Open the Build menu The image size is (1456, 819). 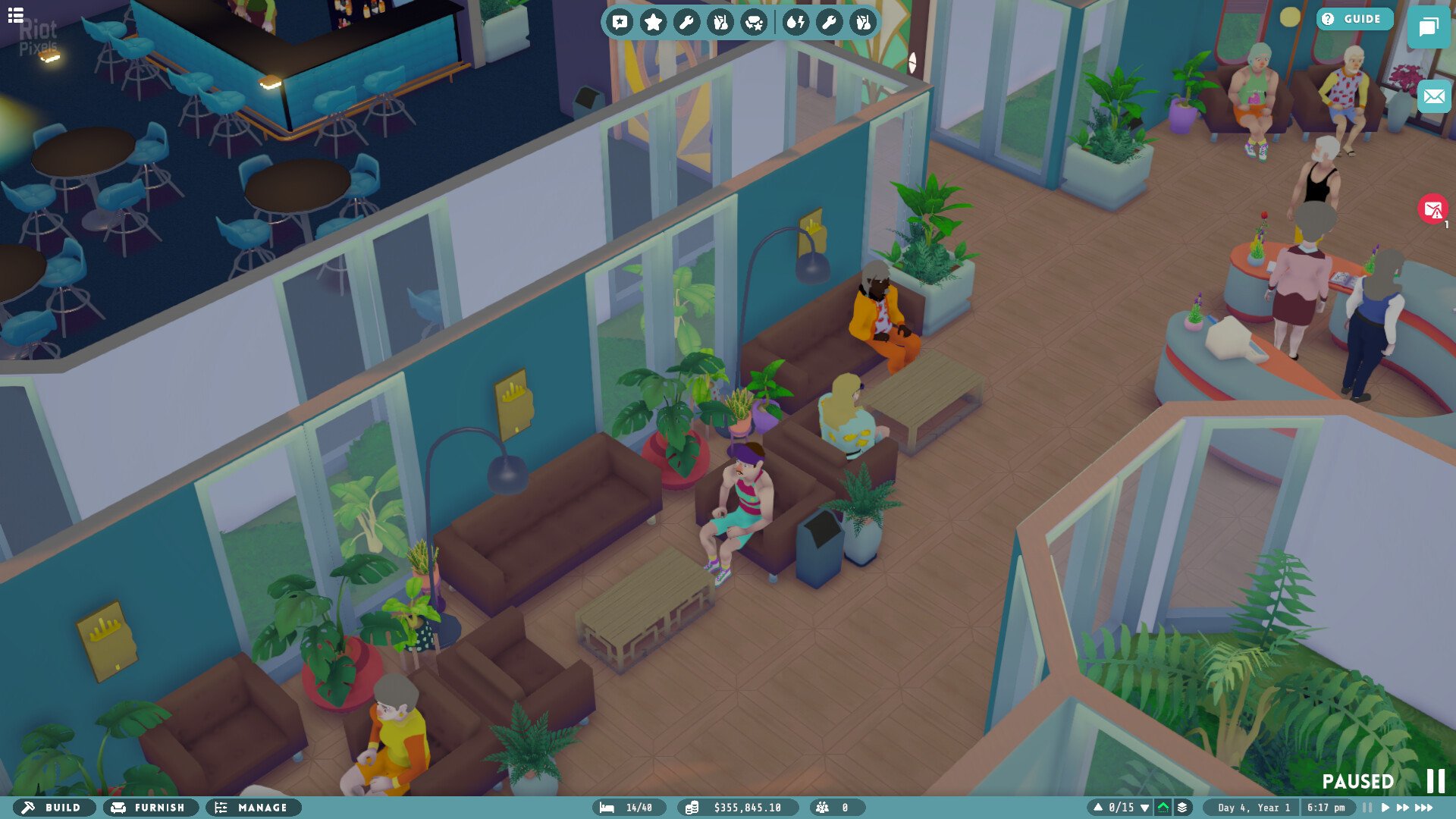(x=55, y=808)
